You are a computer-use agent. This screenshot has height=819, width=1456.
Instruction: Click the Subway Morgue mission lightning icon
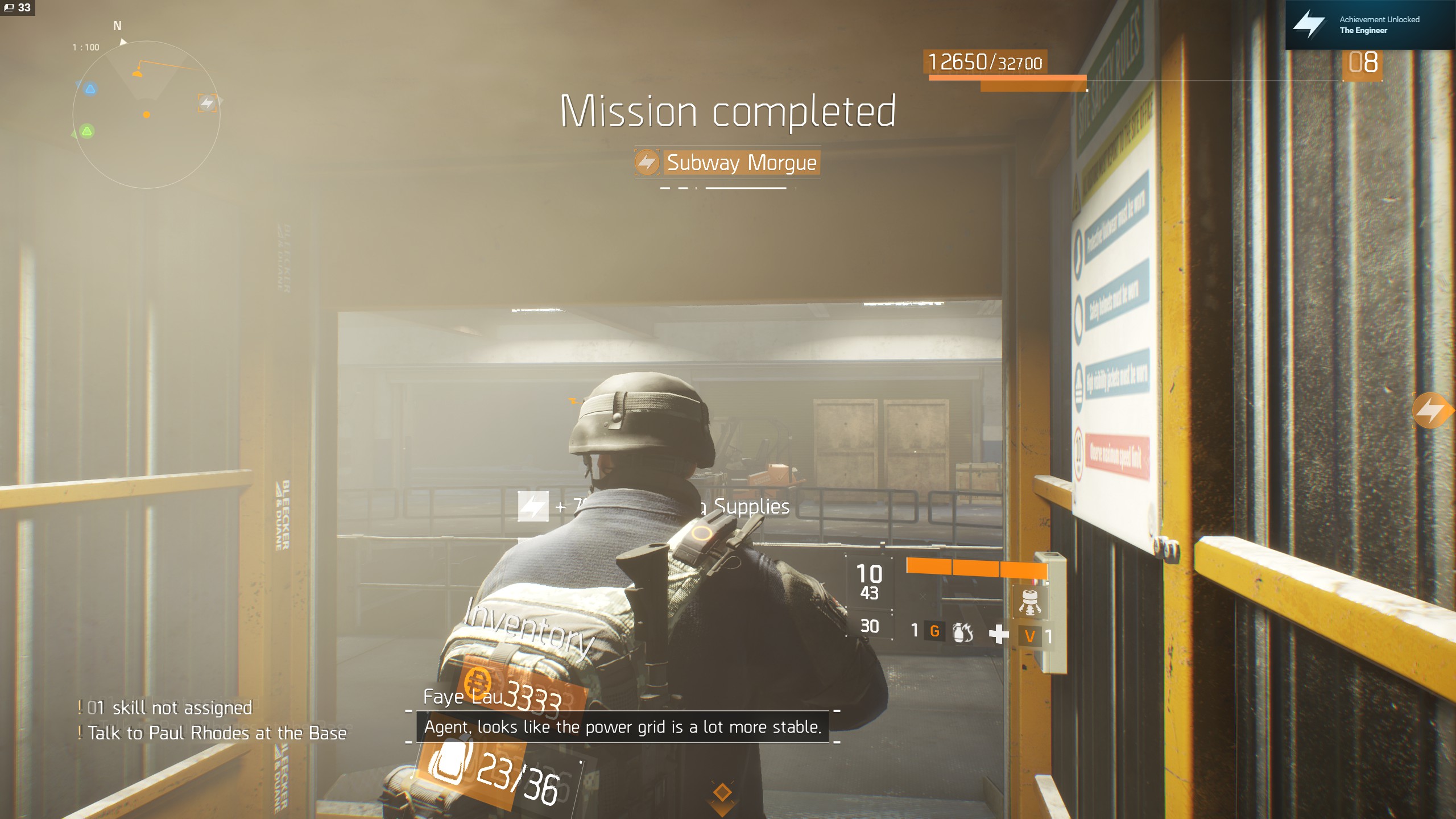coord(647,163)
